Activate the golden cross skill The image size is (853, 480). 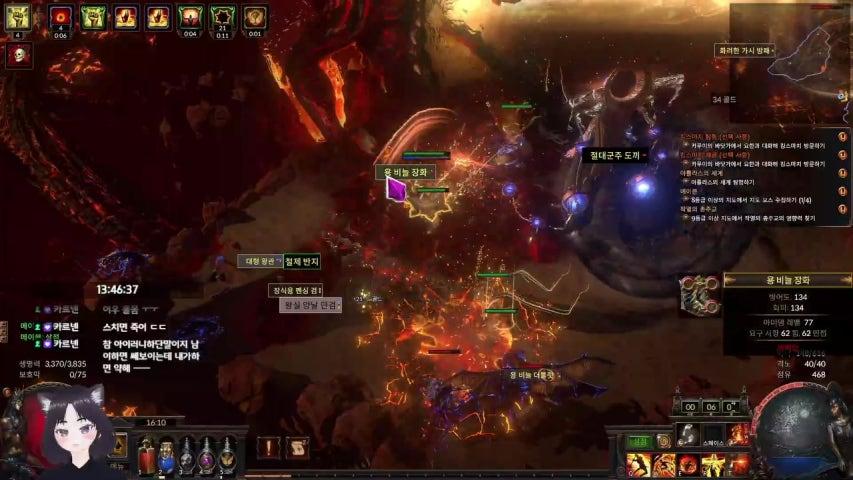click(x=713, y=465)
